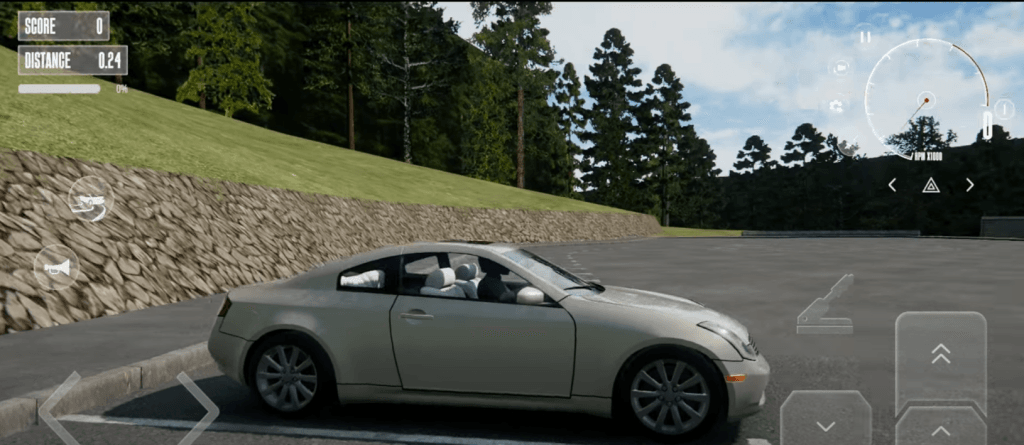
Task: Pause the game
Action: pos(865,37)
